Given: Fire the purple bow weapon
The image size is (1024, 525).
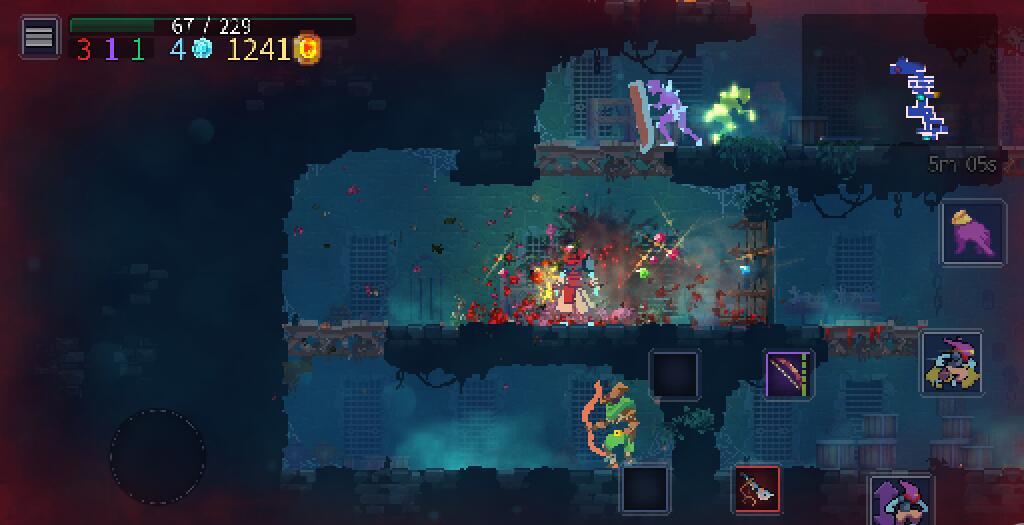Looking at the screenshot, I should [789, 375].
